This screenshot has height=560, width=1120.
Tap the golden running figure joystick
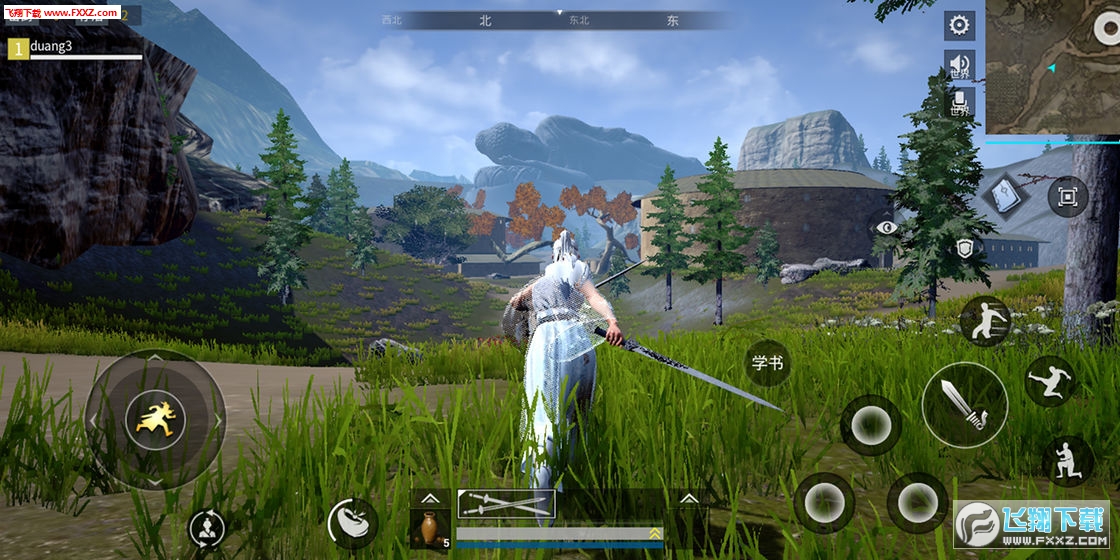coord(154,420)
